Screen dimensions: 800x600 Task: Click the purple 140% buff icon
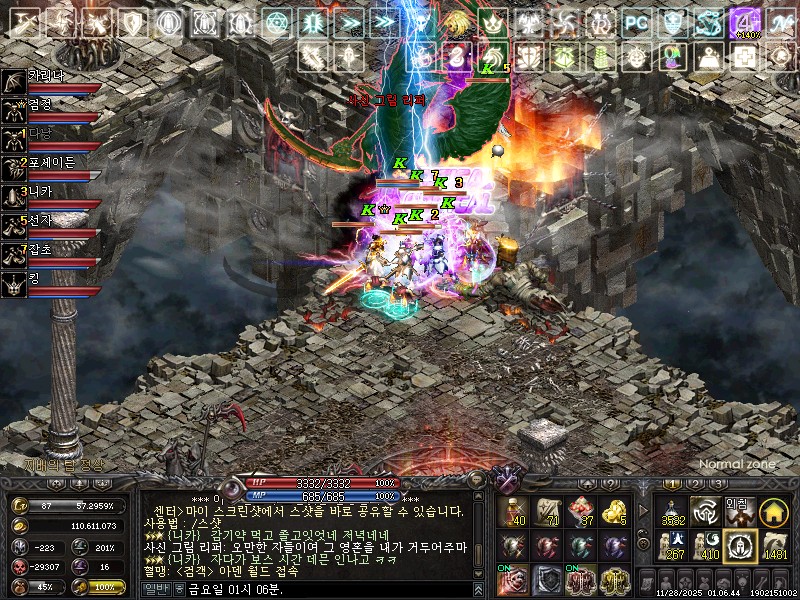(x=743, y=22)
